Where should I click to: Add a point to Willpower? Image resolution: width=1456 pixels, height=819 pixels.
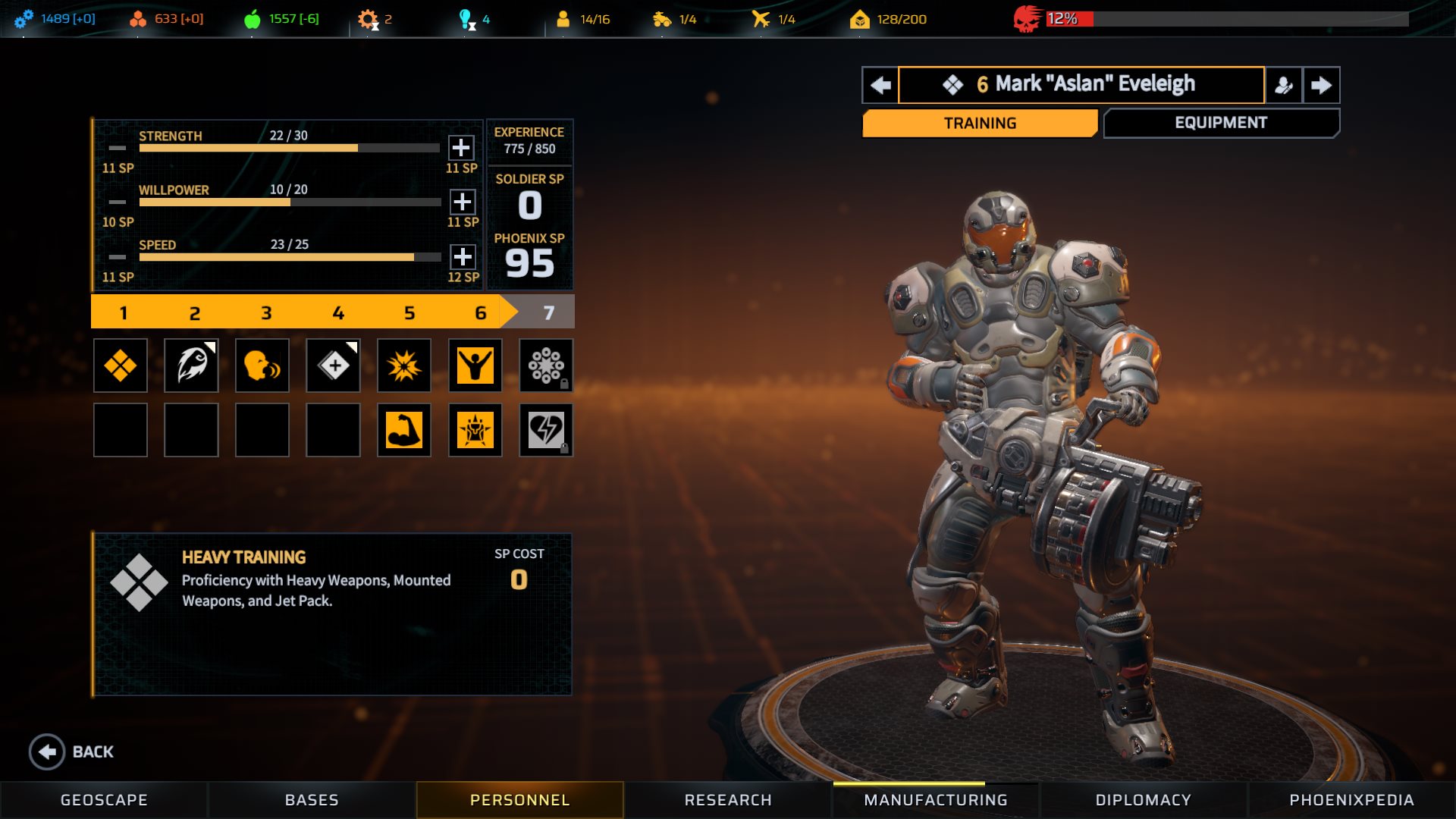[463, 202]
